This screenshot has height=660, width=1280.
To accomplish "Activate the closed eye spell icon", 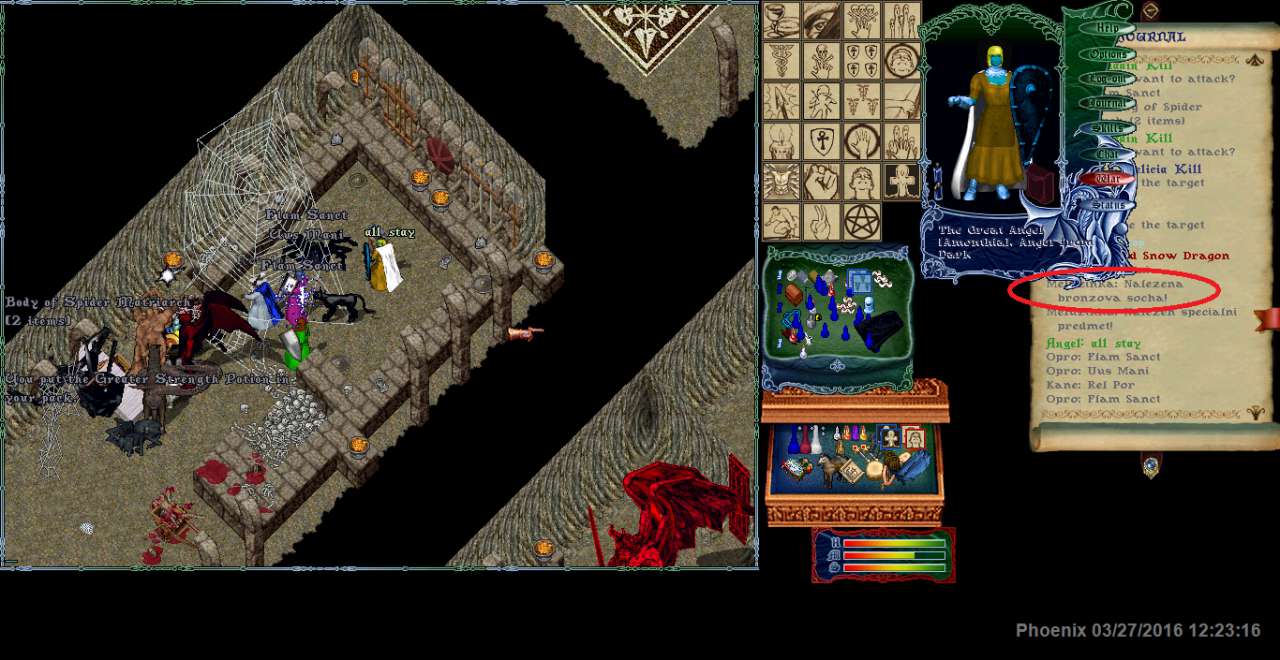I will 822,20.
